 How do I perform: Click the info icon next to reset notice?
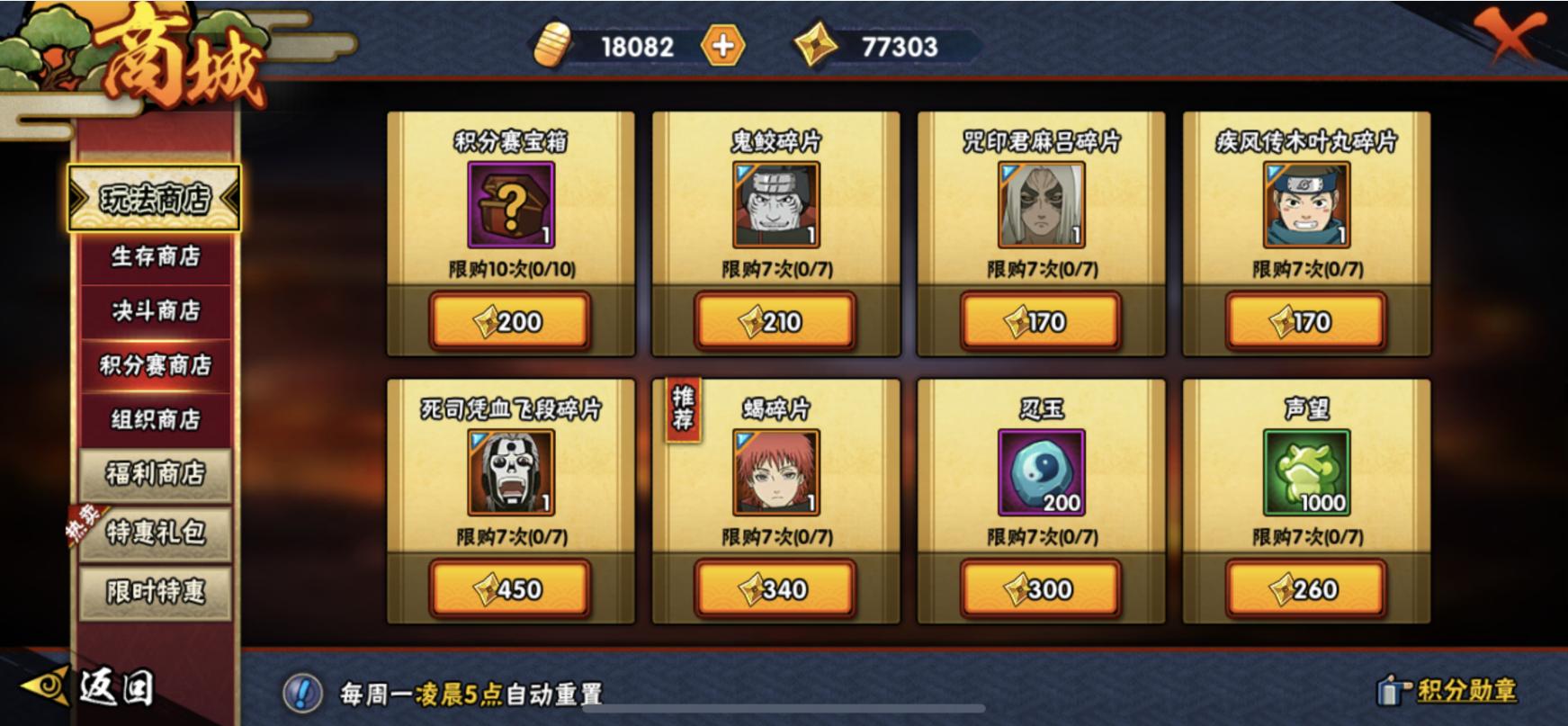304,691
